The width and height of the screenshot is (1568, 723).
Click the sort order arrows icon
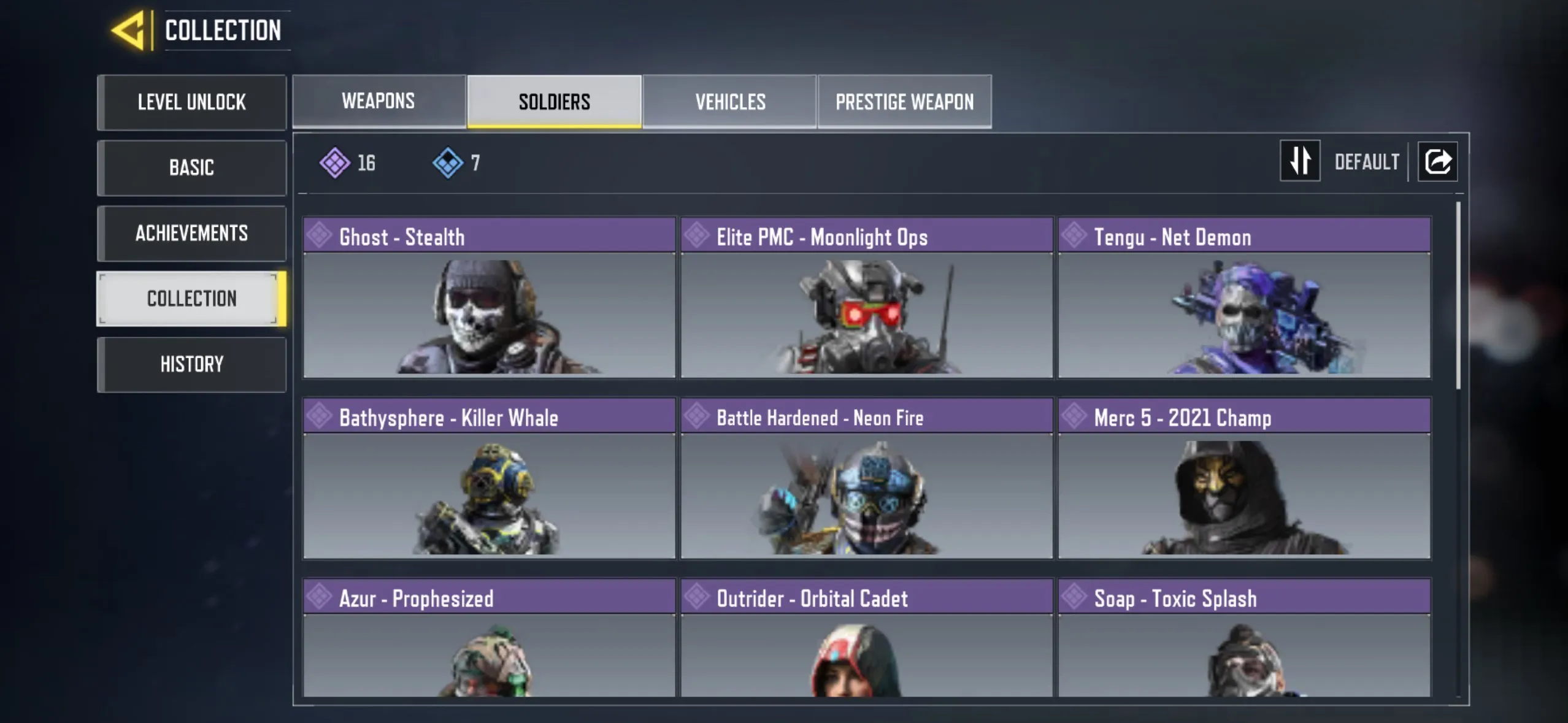[1300, 161]
